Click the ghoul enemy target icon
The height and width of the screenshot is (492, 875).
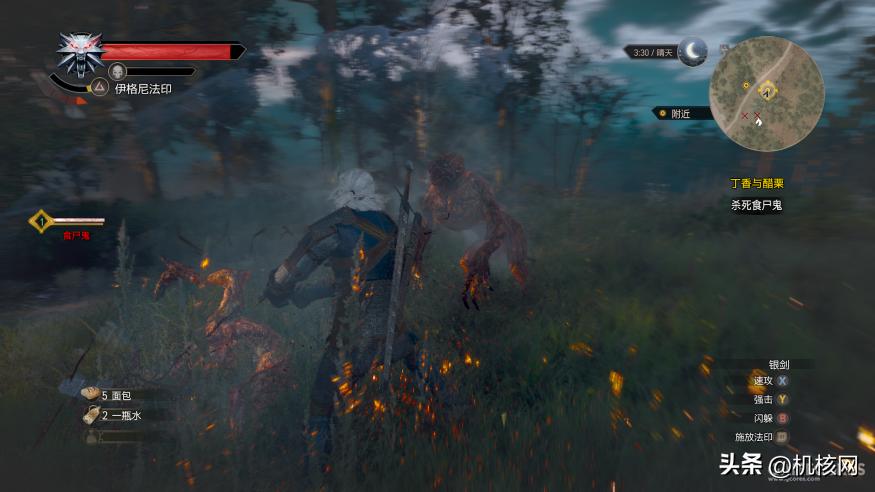[40, 220]
